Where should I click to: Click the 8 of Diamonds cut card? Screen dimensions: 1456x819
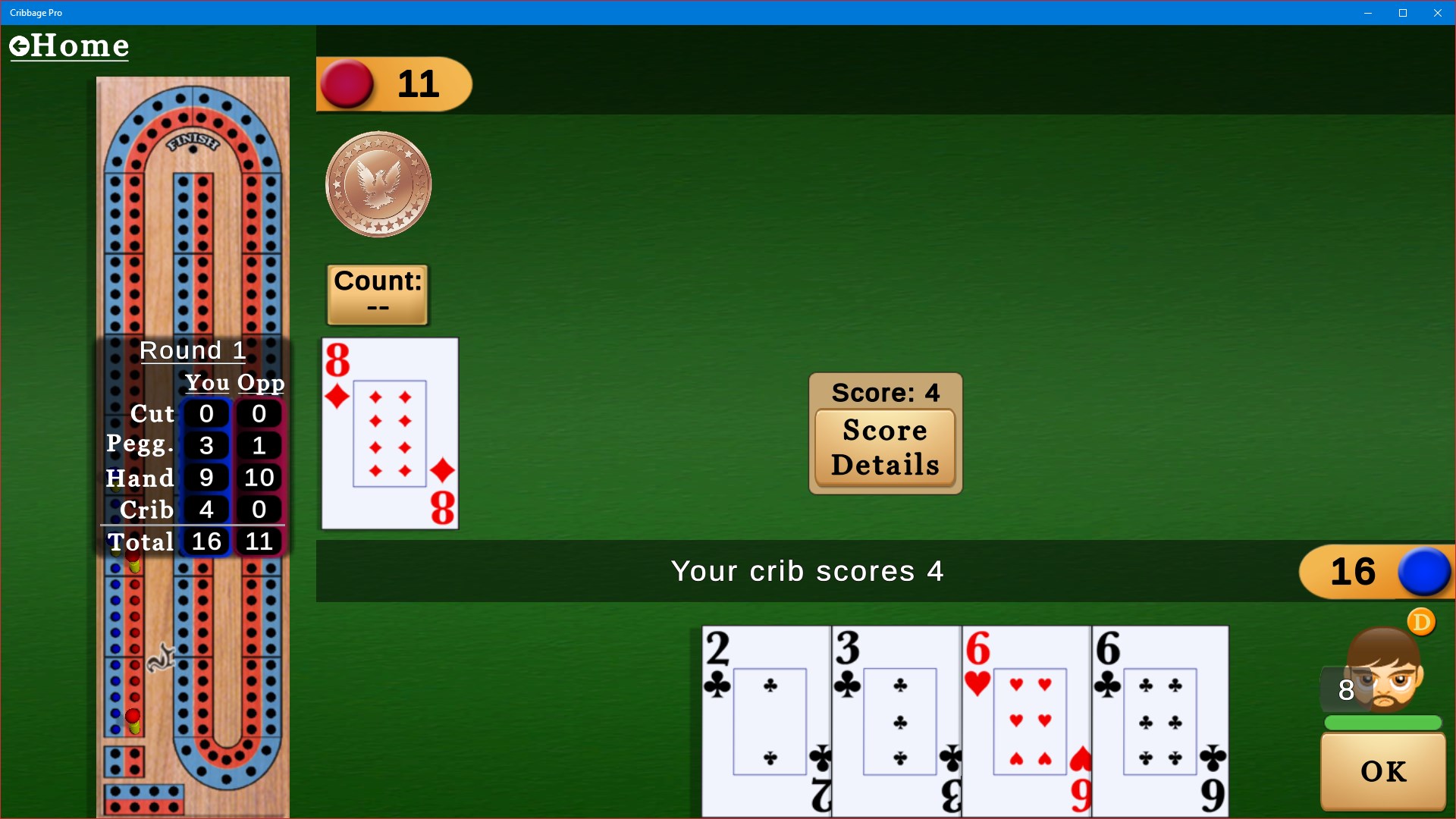pyautogui.click(x=389, y=433)
